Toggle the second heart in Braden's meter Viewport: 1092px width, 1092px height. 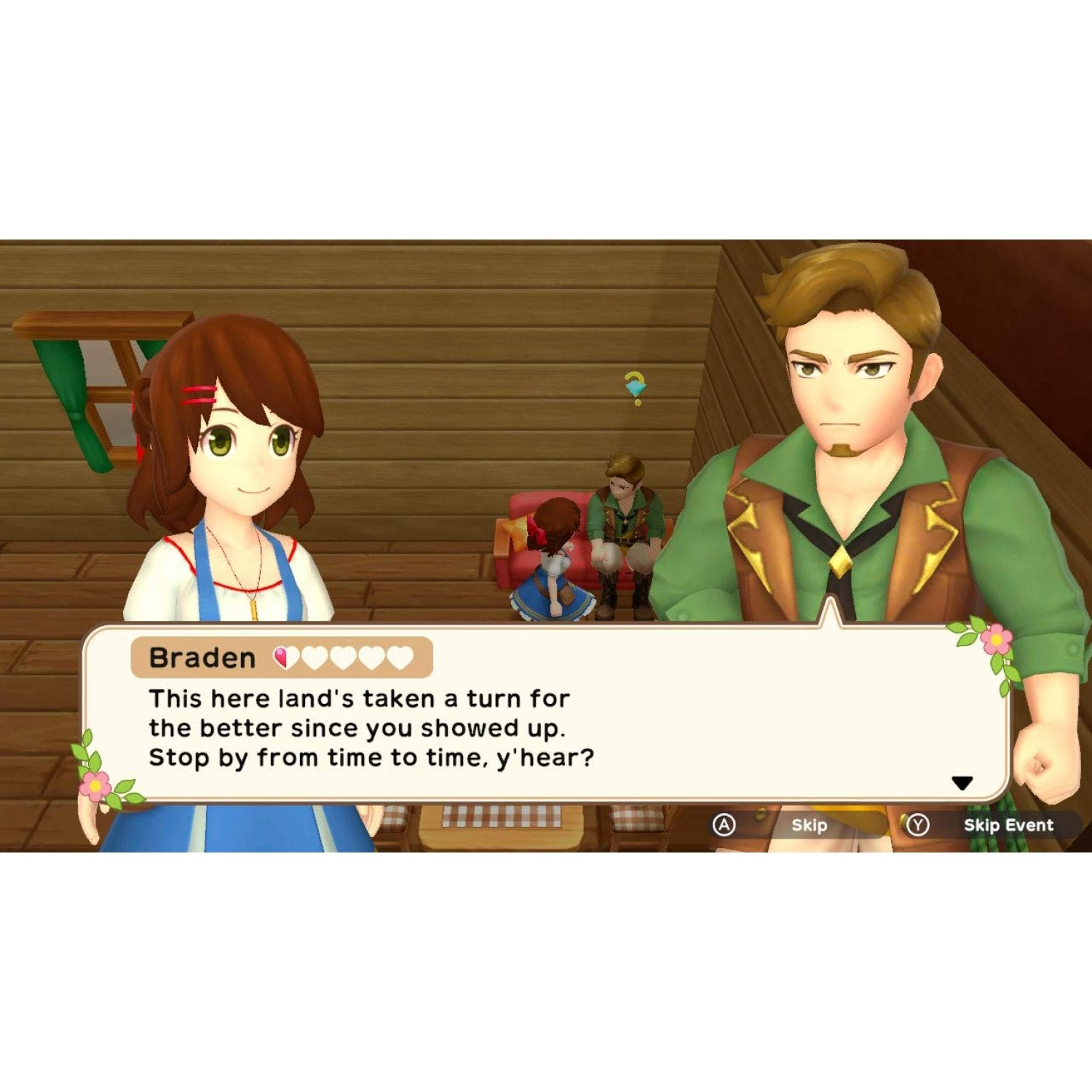click(314, 656)
